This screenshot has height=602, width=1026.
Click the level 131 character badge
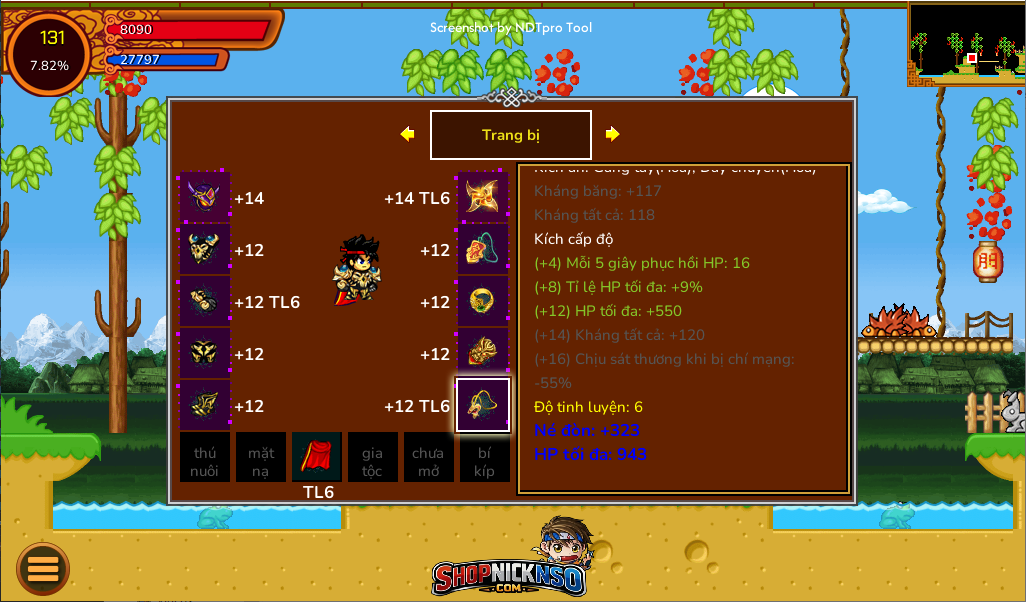pos(50,52)
